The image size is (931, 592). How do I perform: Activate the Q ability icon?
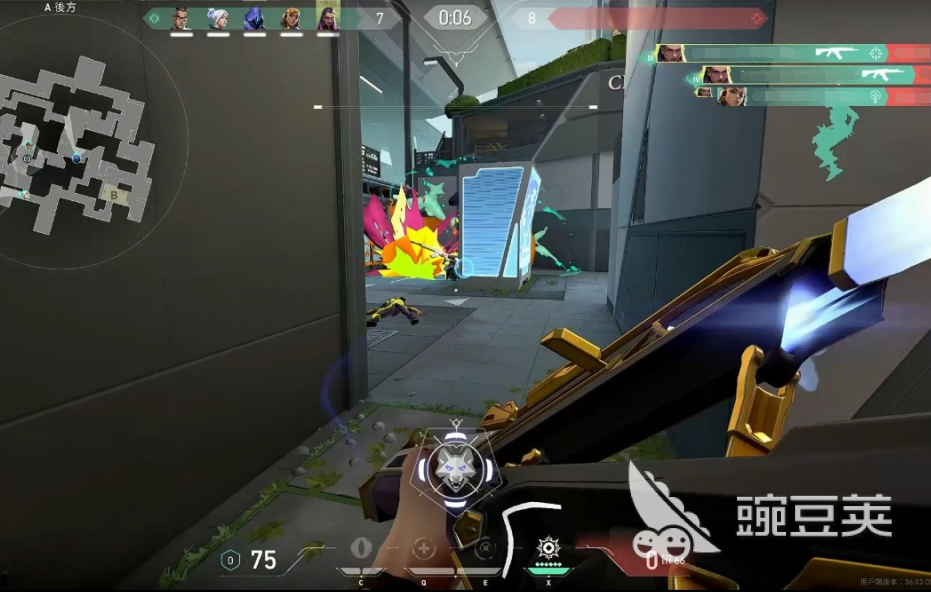click(x=424, y=549)
